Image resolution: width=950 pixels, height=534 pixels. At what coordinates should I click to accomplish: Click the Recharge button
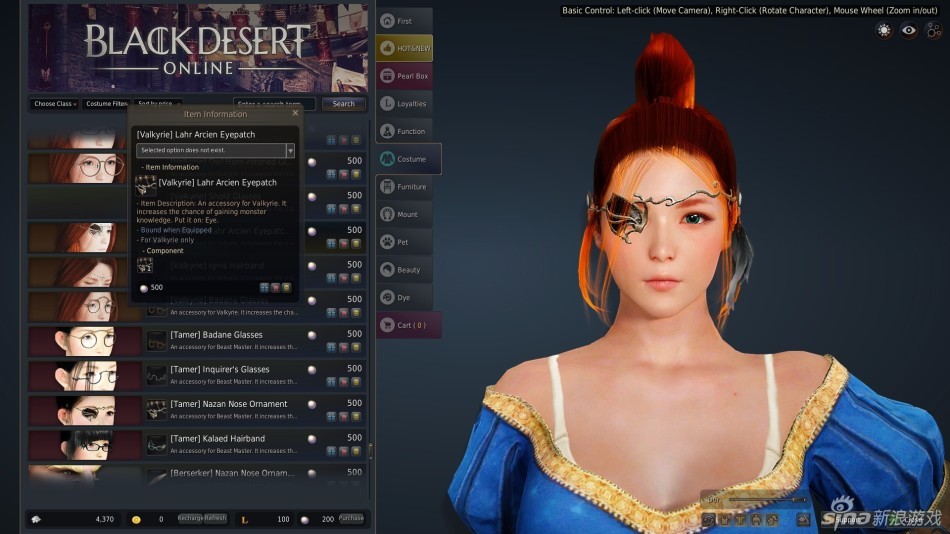point(190,519)
